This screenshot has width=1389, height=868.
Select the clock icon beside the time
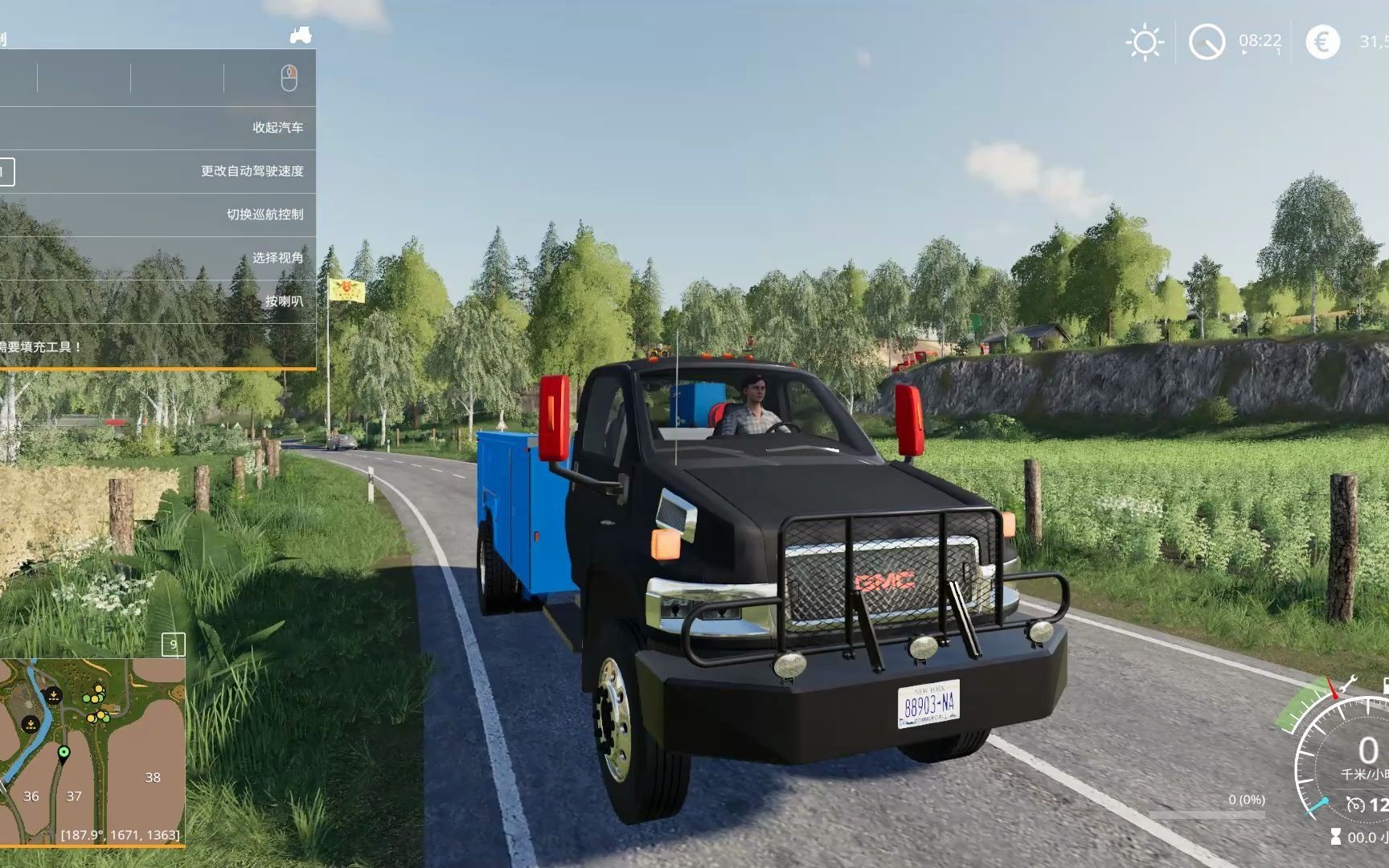(1207, 42)
